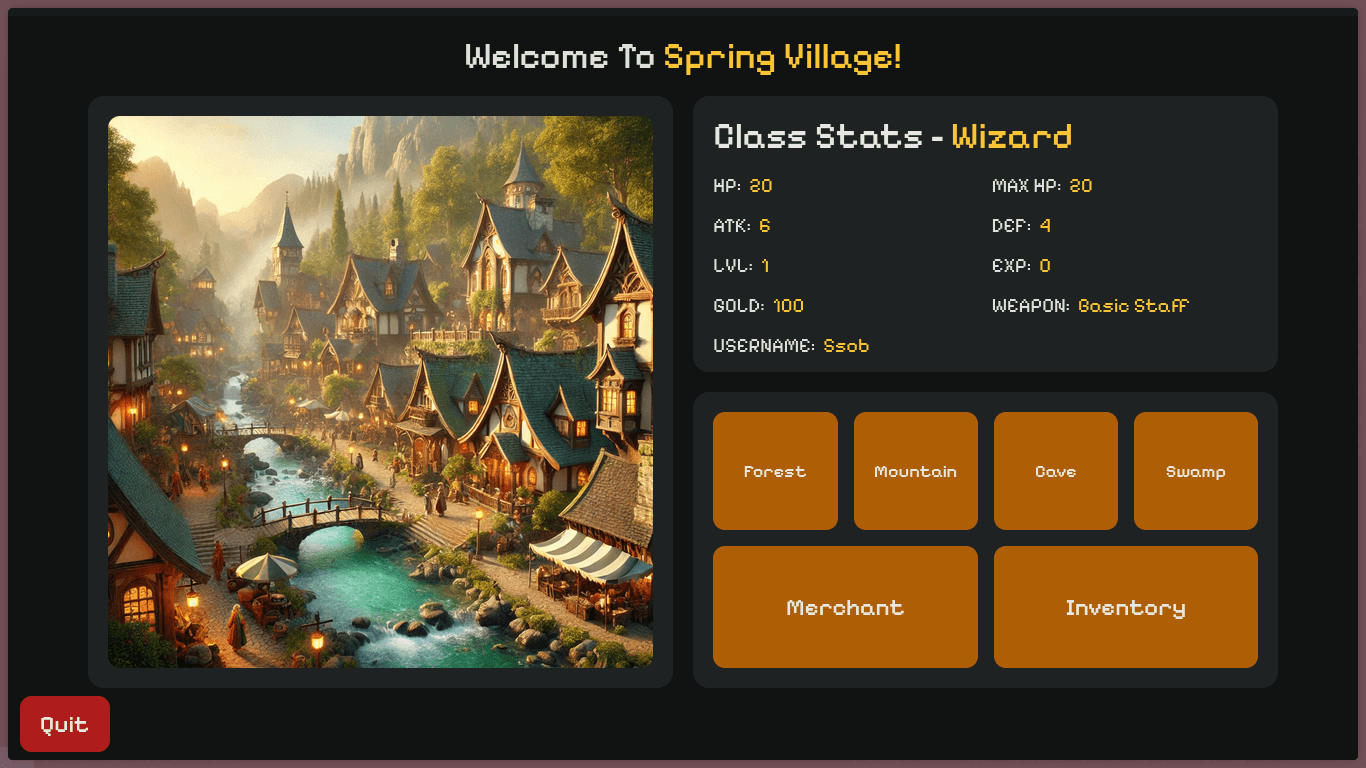Enter the Cave area
Image resolution: width=1366 pixels, height=768 pixels.
pos(1055,471)
